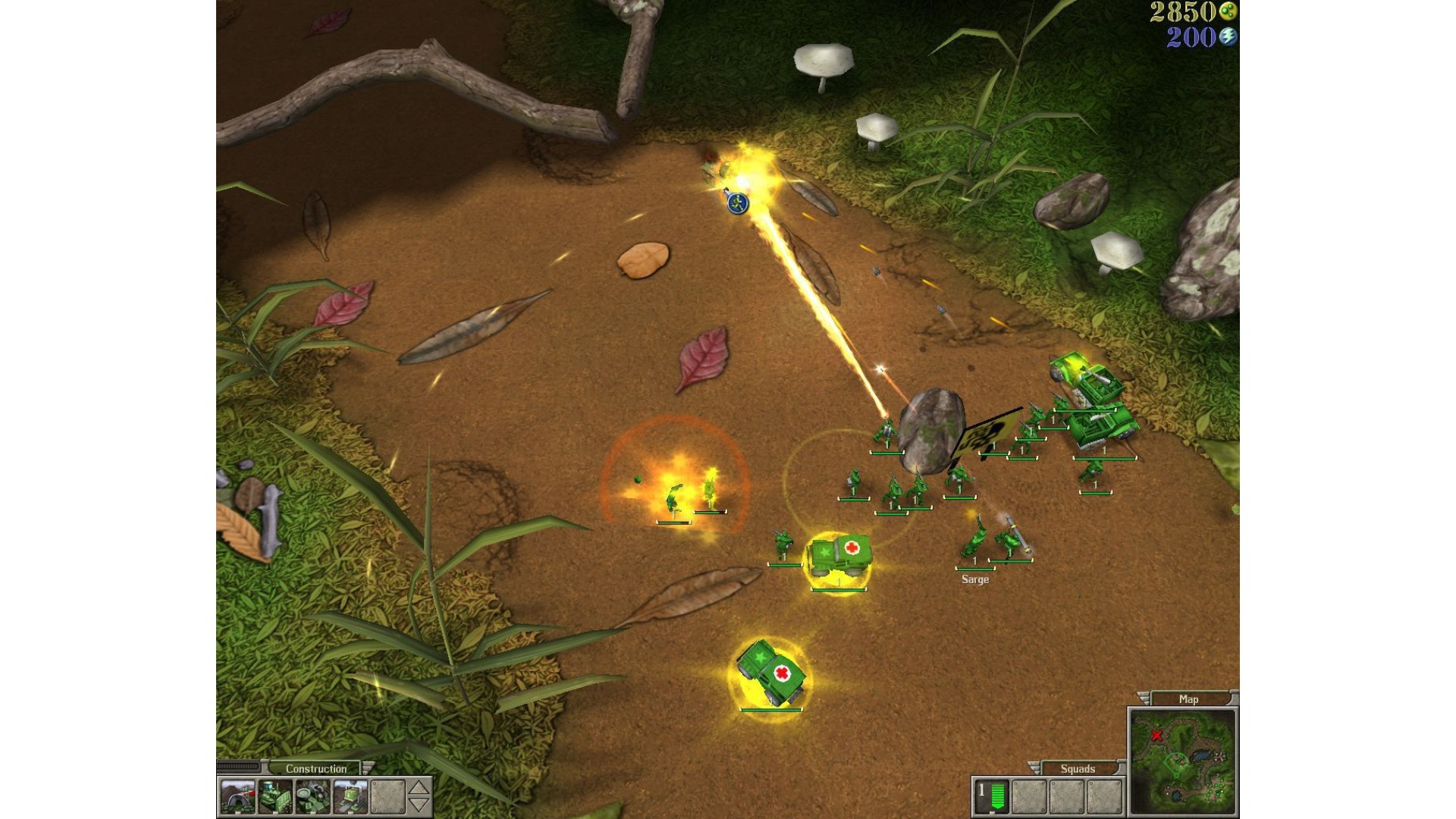This screenshot has width=1456, height=819.
Task: Select the green generator building icon
Action: (x=350, y=797)
